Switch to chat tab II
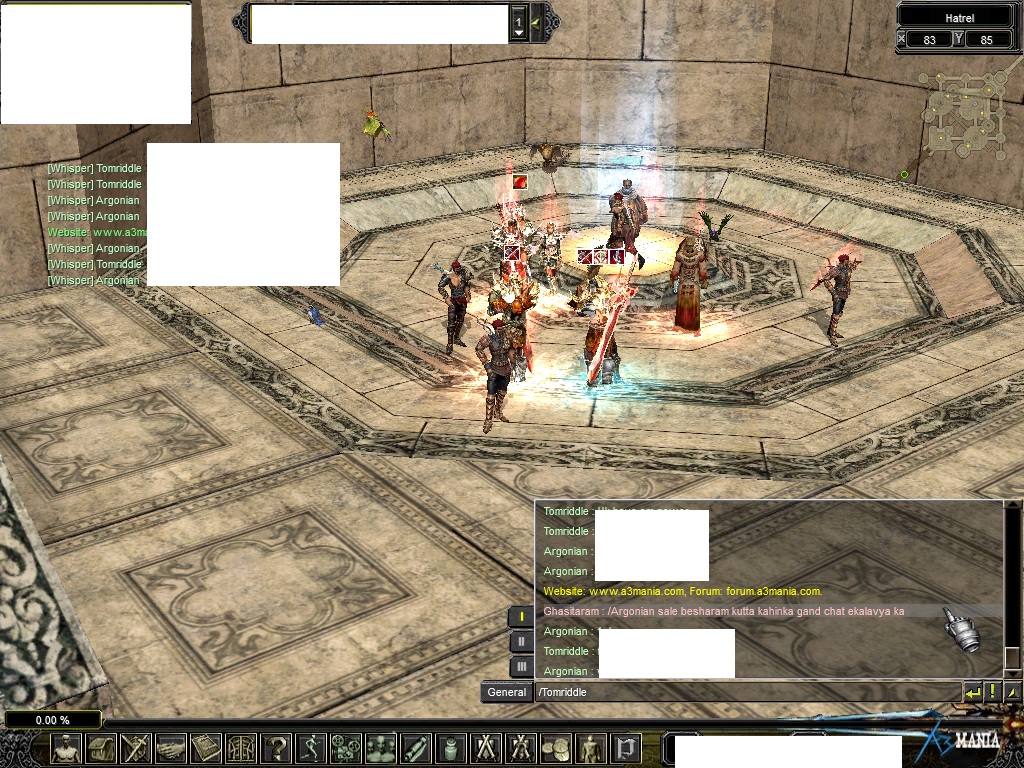Screen dimensions: 1024x768 (x=521, y=642)
